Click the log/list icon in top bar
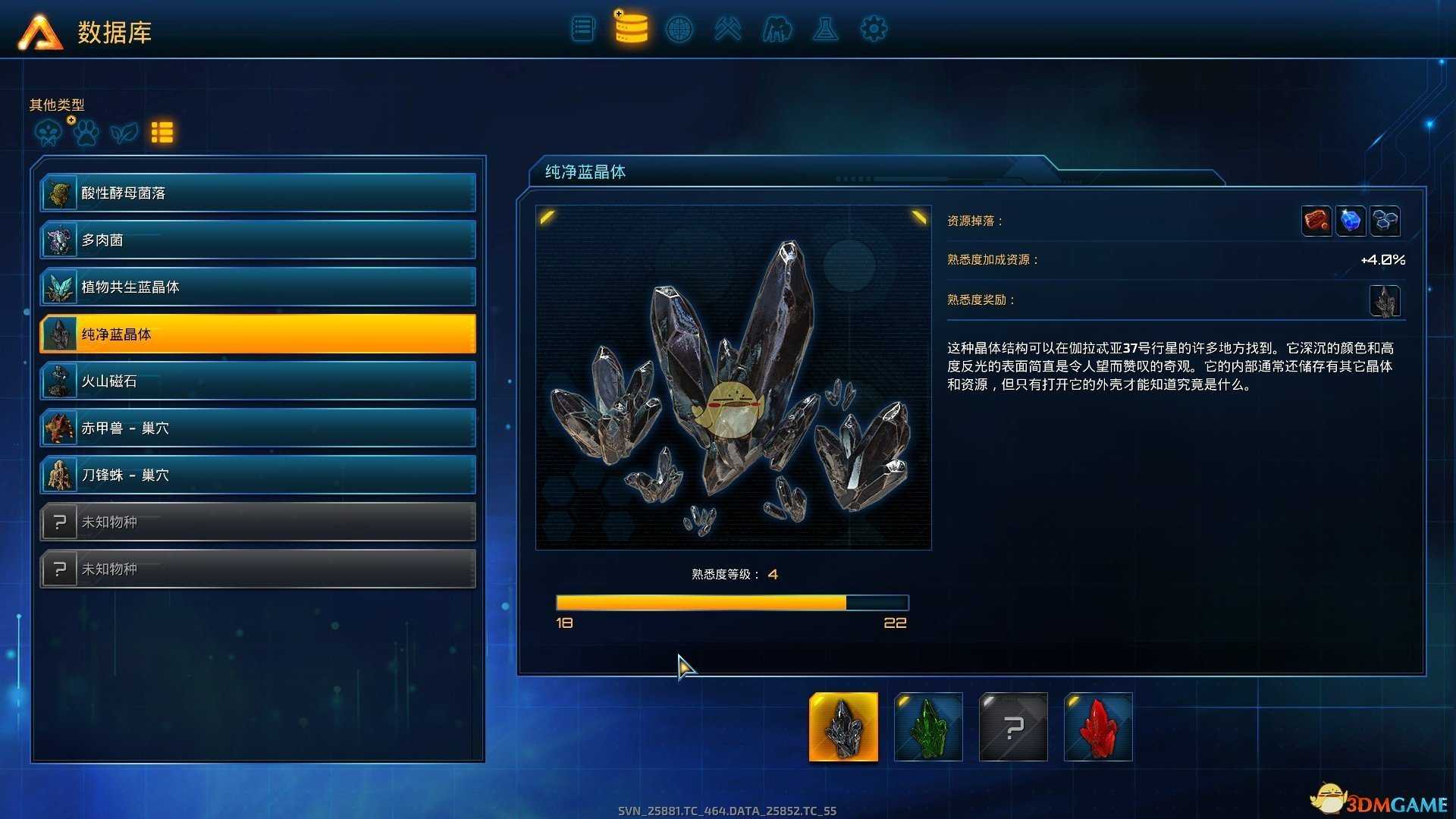The image size is (1456, 819). (582, 29)
